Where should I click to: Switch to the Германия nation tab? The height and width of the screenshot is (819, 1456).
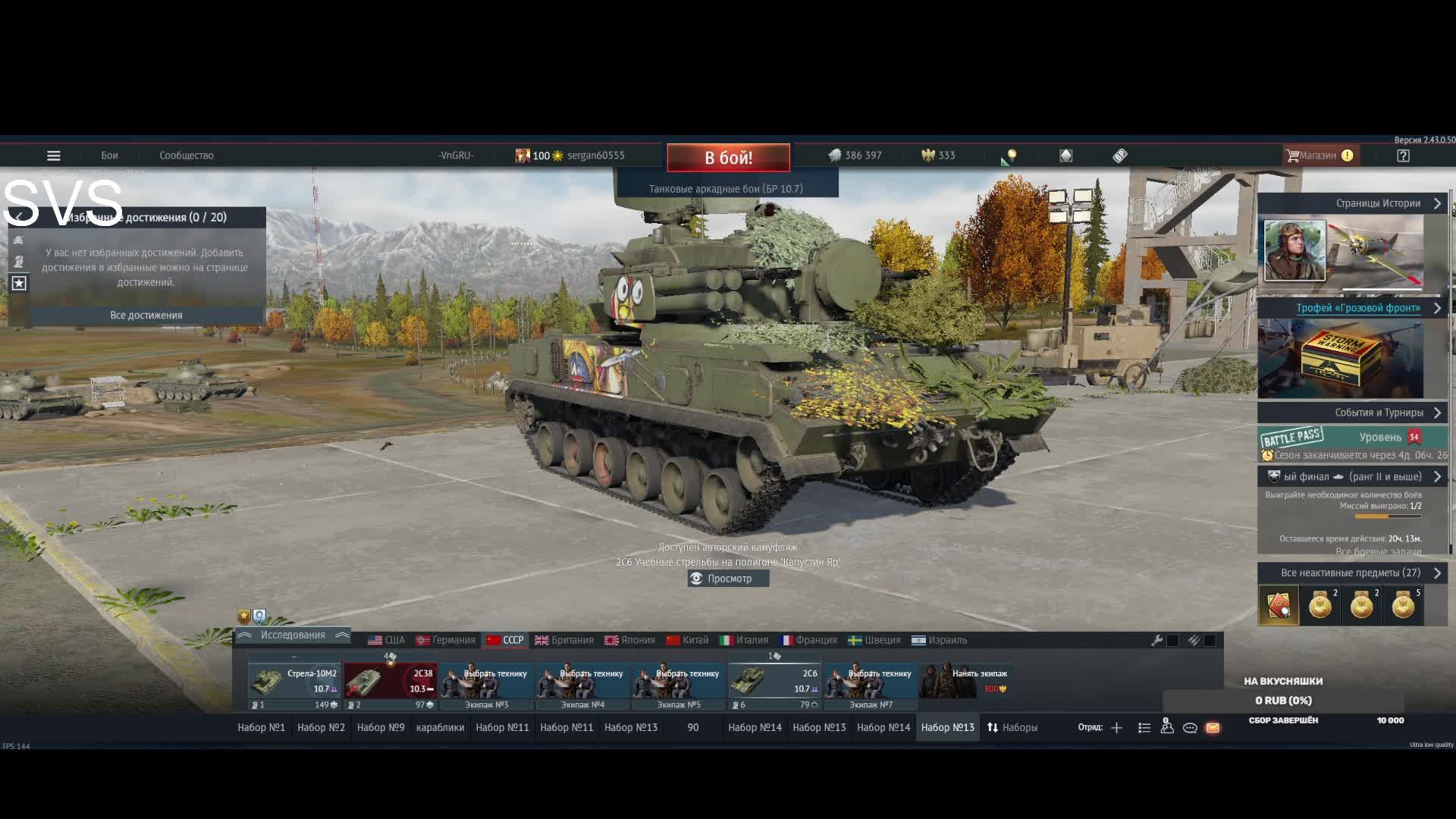445,640
